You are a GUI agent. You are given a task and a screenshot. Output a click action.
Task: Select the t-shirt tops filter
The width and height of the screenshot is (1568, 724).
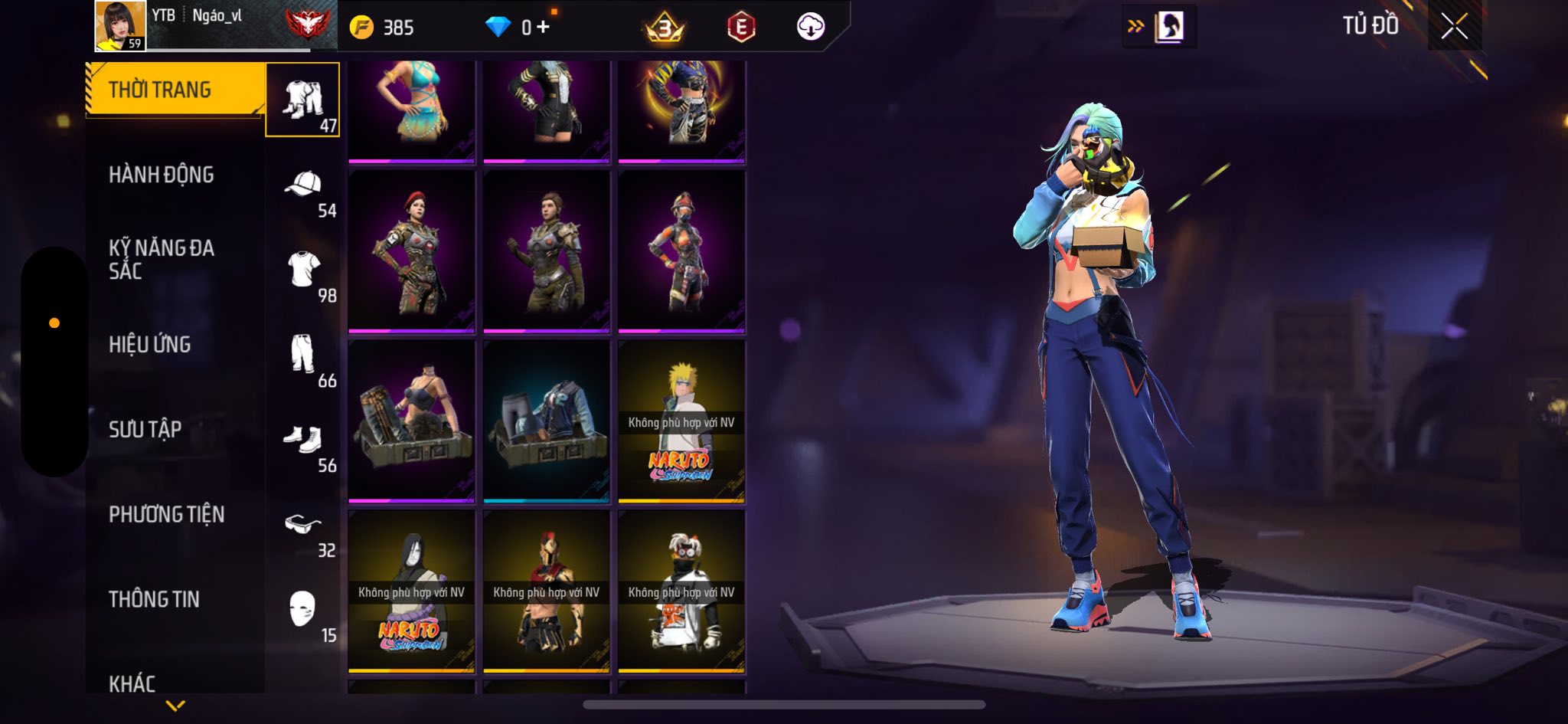(x=303, y=270)
